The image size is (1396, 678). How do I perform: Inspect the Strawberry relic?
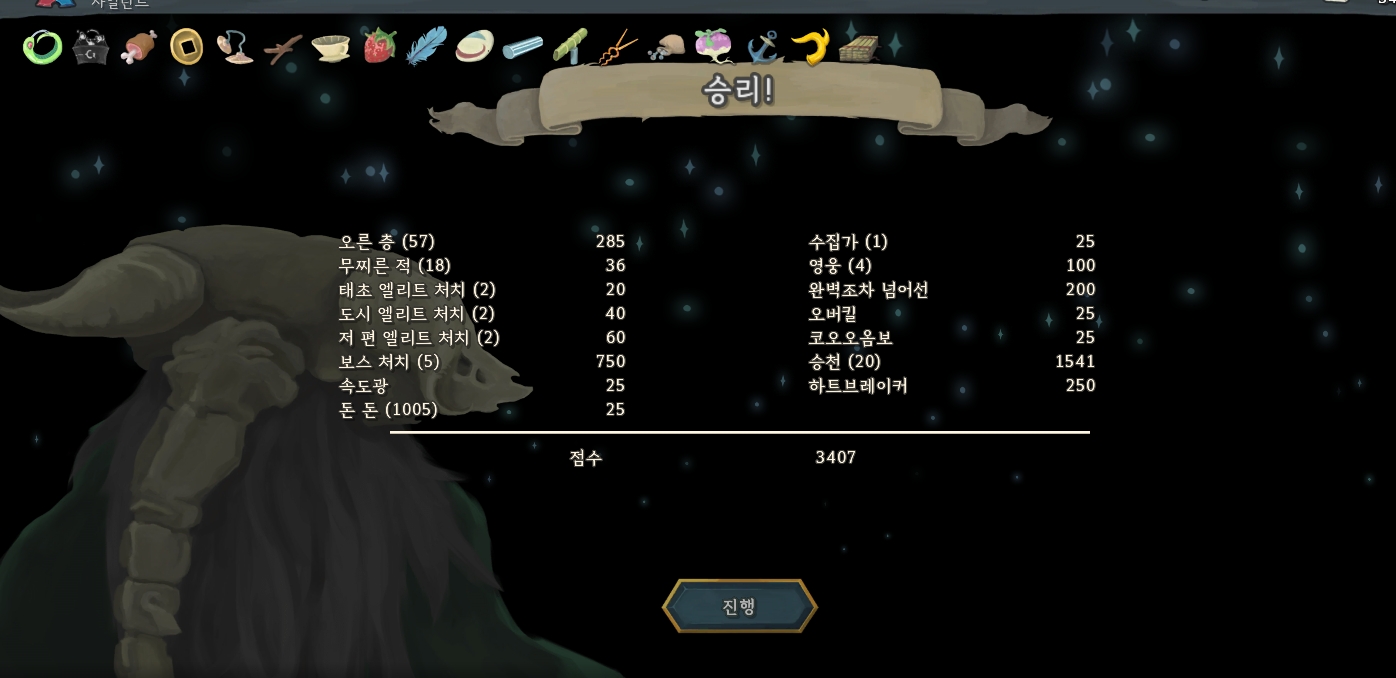(x=379, y=46)
